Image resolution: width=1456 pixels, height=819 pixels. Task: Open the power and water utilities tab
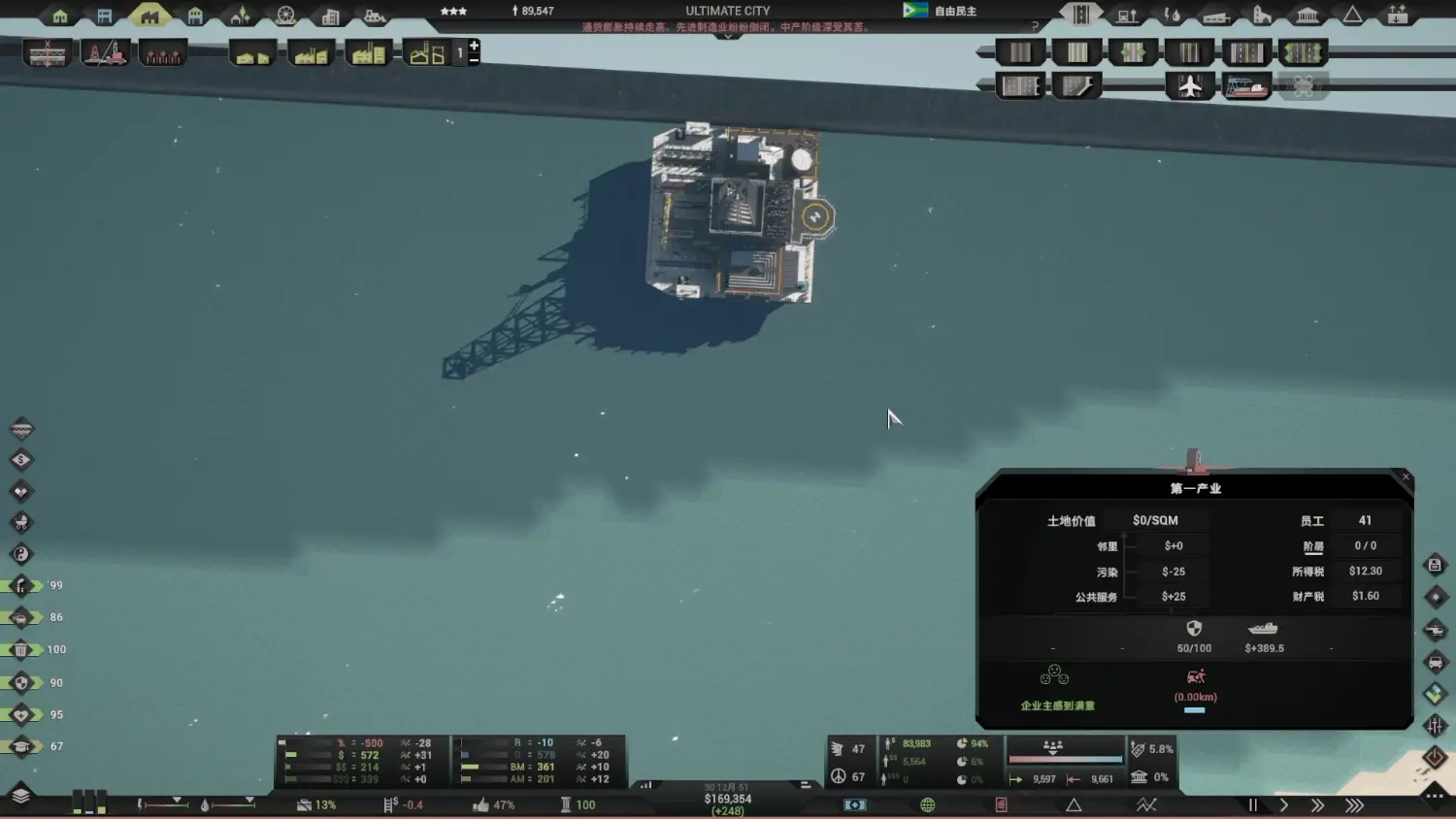(x=1173, y=16)
